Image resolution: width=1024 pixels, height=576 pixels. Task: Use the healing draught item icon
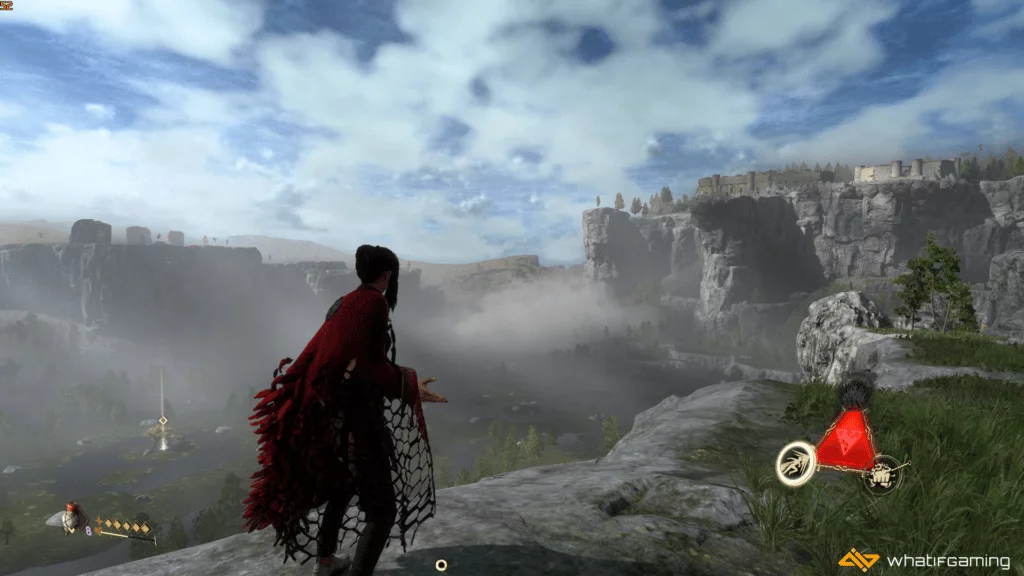point(70,517)
